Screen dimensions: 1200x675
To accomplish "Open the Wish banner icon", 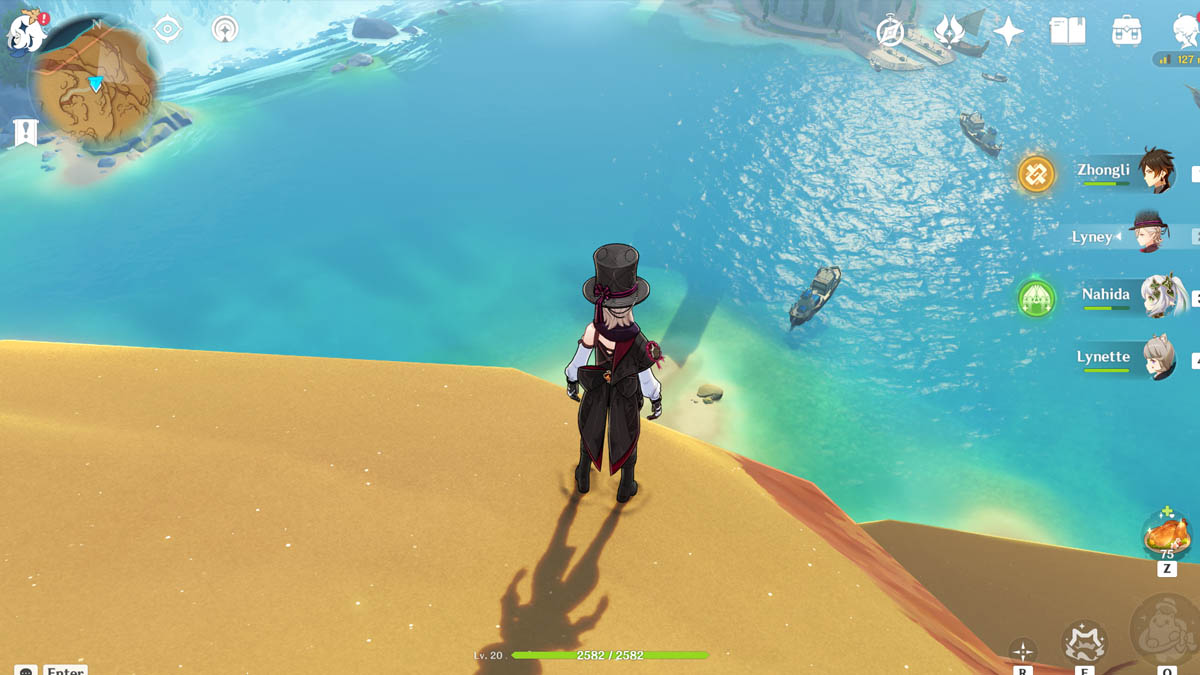I will 948,31.
